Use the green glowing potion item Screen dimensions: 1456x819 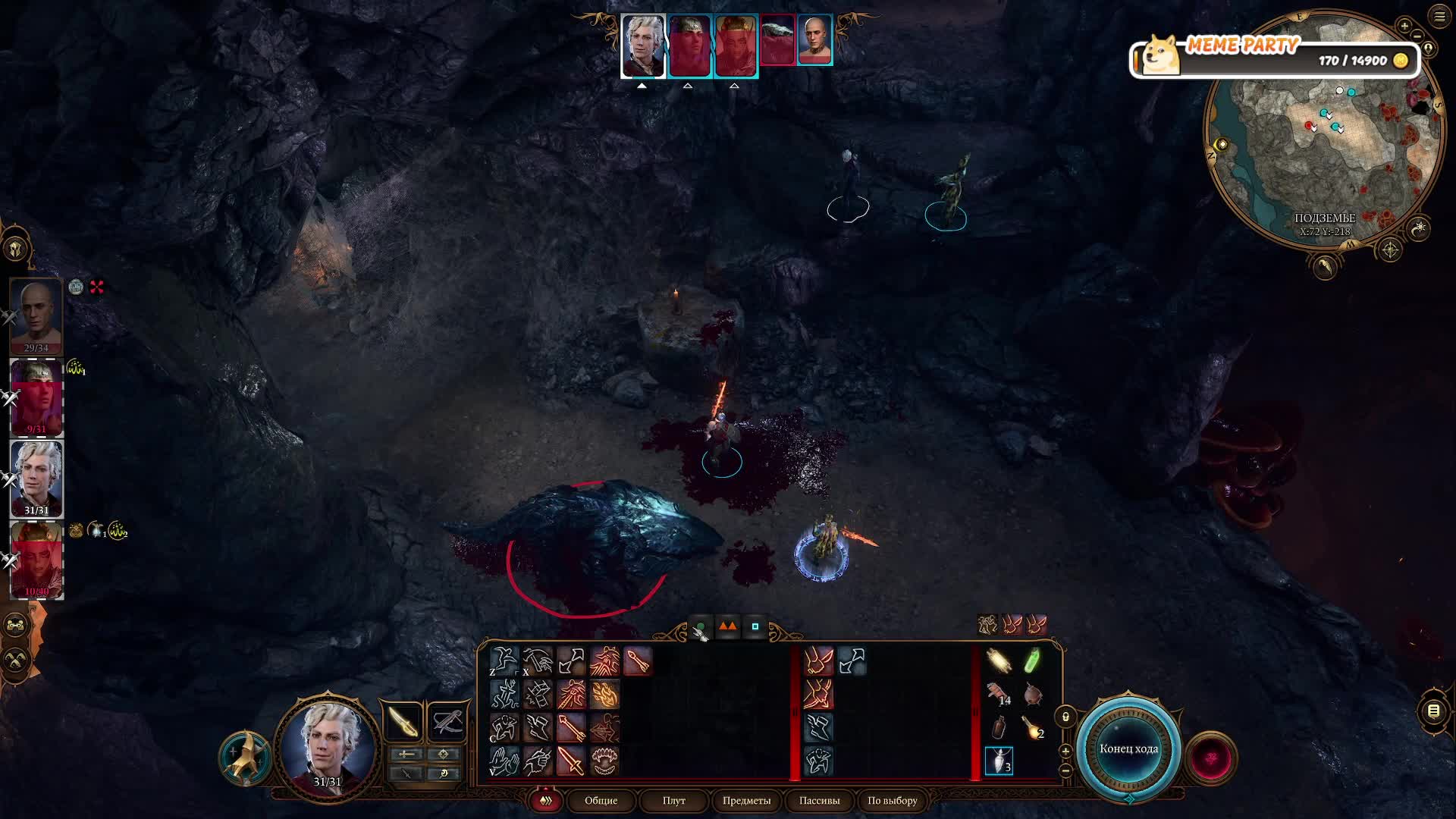point(1032,661)
